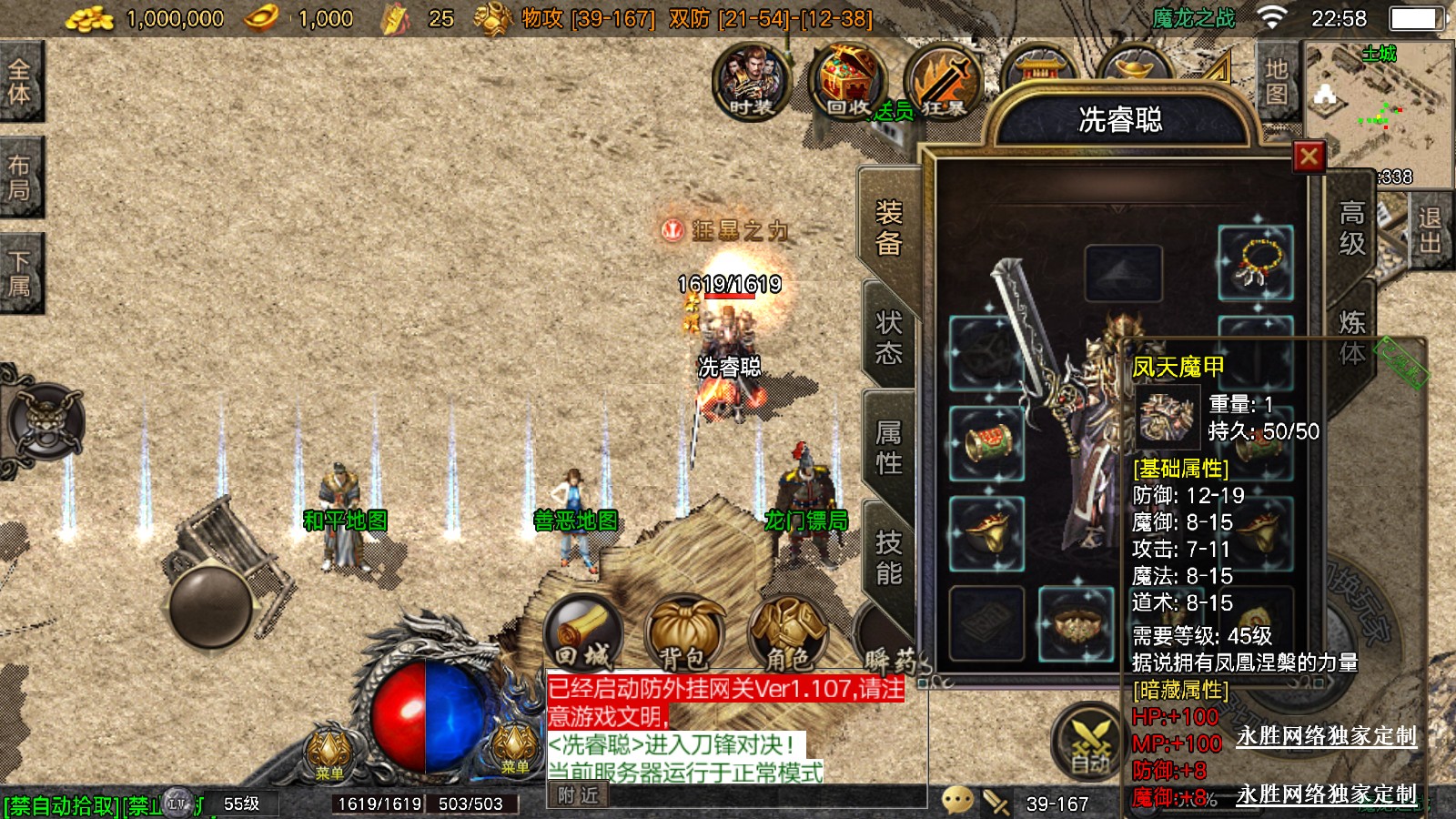The height and width of the screenshot is (819, 1456).
Task: Select the 全体 side button
Action: (20, 82)
